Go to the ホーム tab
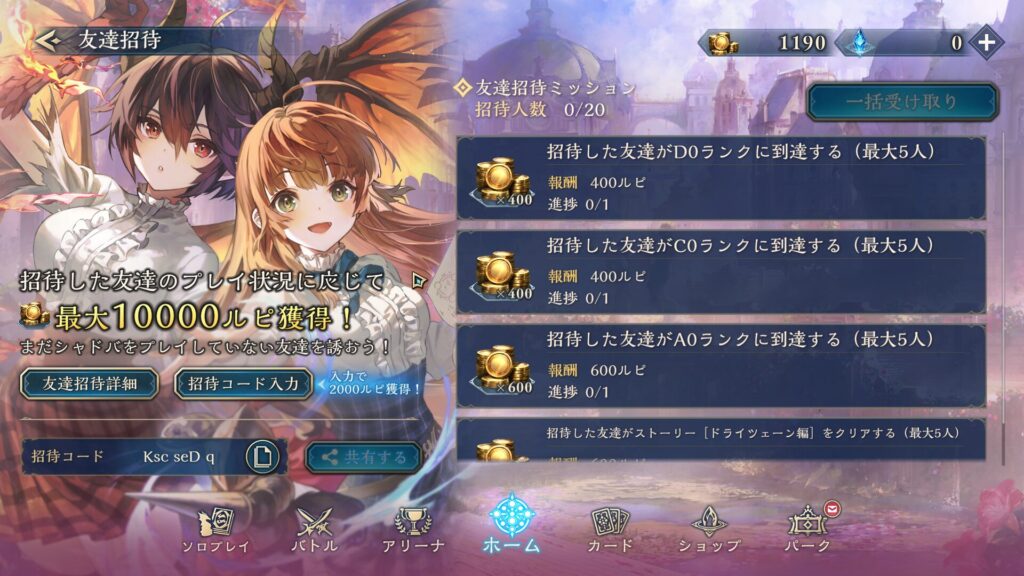Viewport: 1024px width, 576px height. tap(512, 525)
